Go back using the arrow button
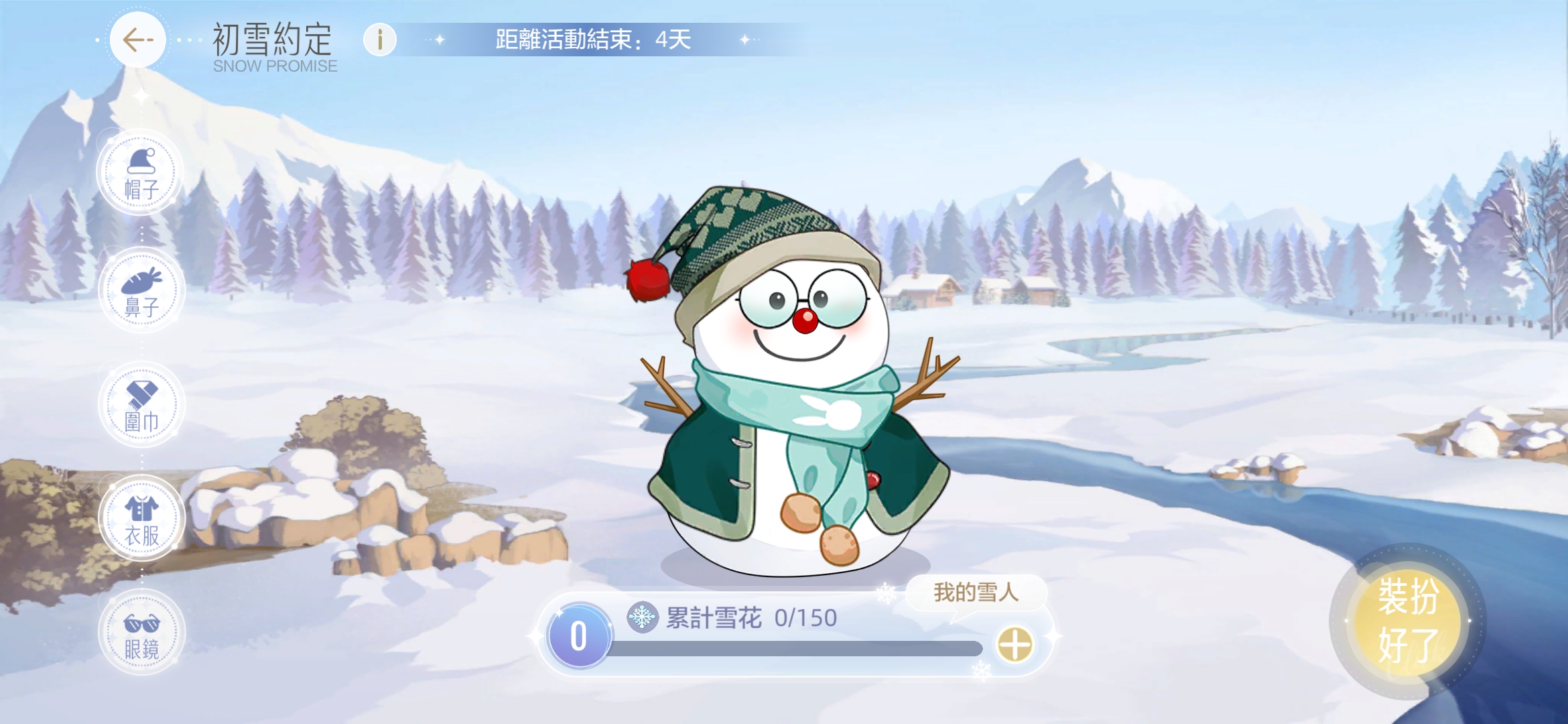The image size is (1568, 724). click(x=138, y=40)
